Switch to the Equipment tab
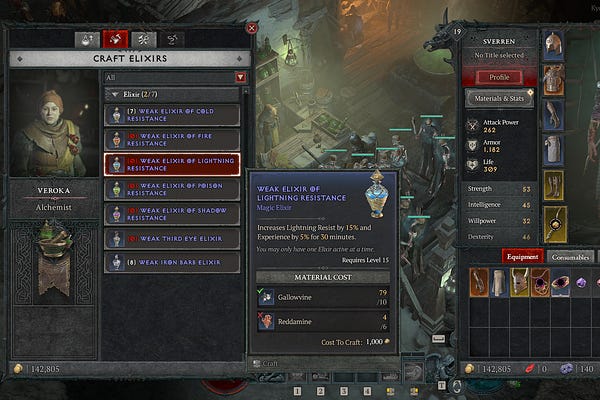This screenshot has width=600, height=400. pyautogui.click(x=522, y=256)
